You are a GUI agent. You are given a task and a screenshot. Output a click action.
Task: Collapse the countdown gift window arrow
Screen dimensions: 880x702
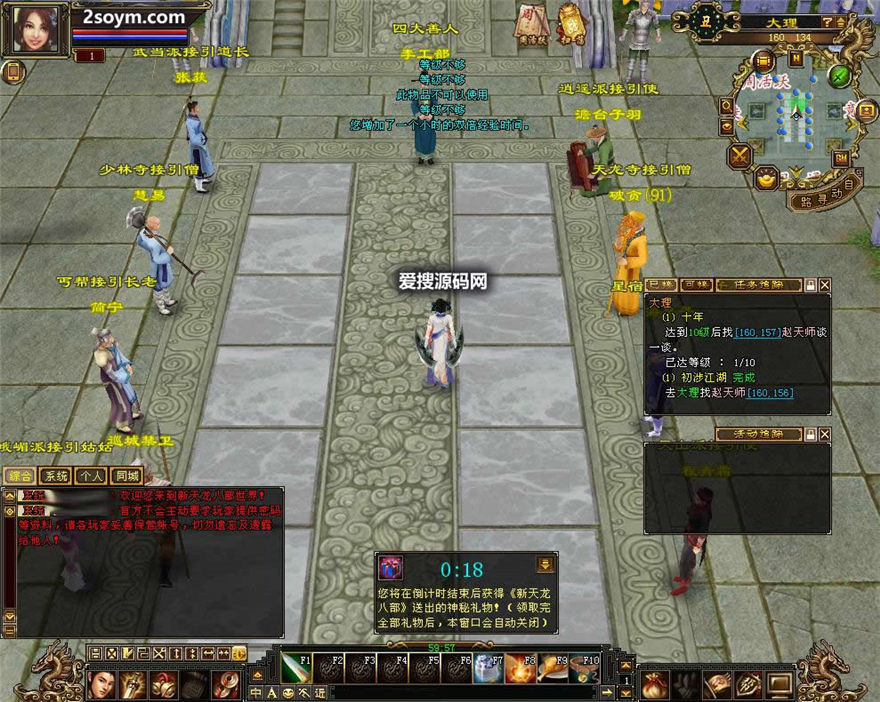pos(545,564)
